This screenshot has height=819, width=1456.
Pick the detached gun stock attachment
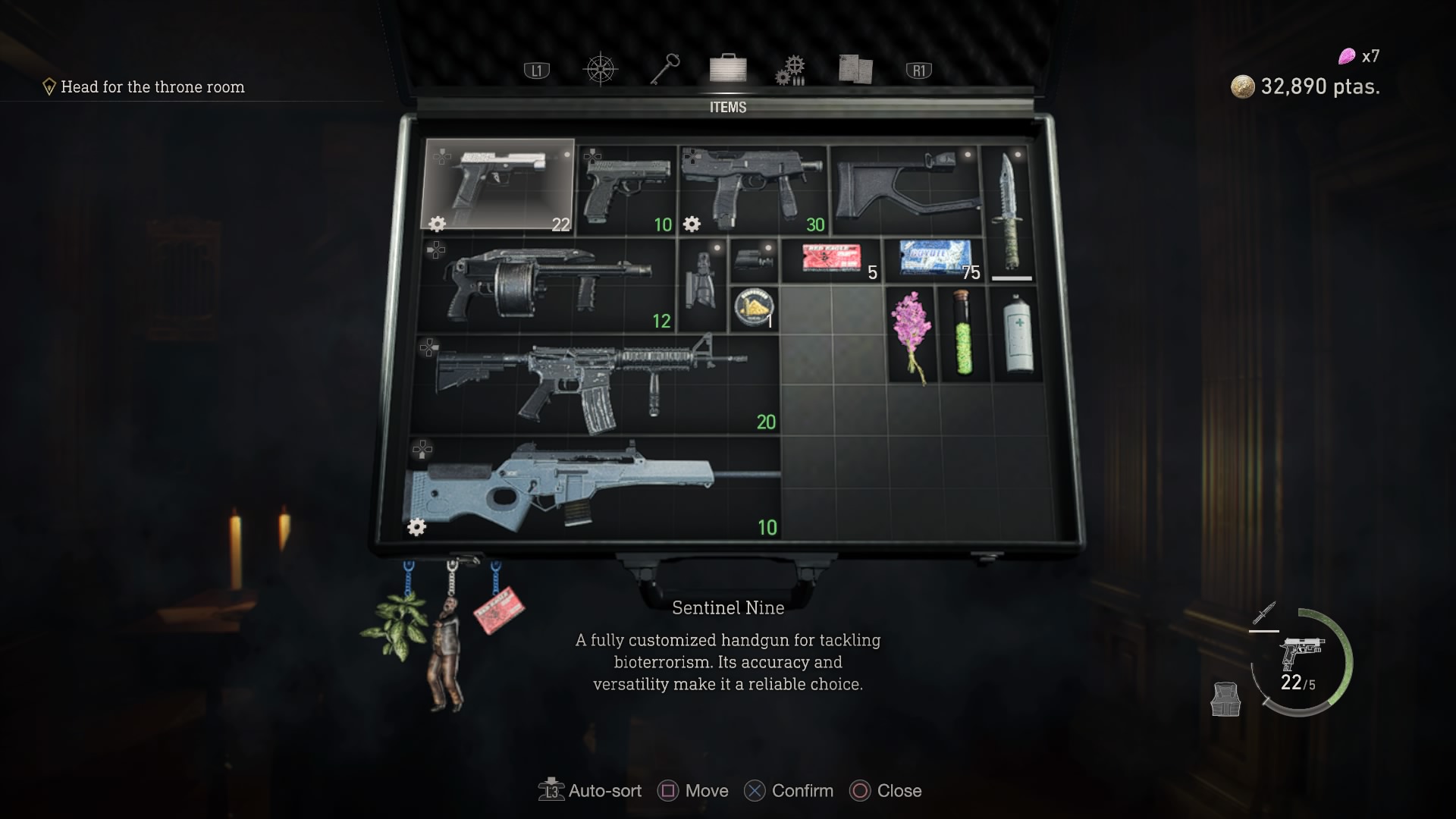click(x=905, y=190)
